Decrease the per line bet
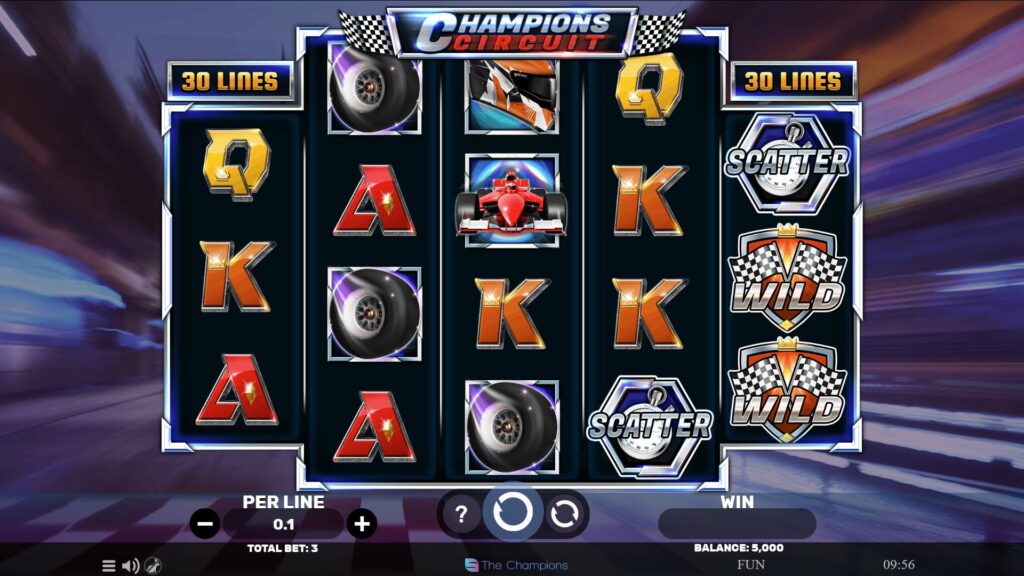This screenshot has width=1024, height=576. tap(205, 523)
